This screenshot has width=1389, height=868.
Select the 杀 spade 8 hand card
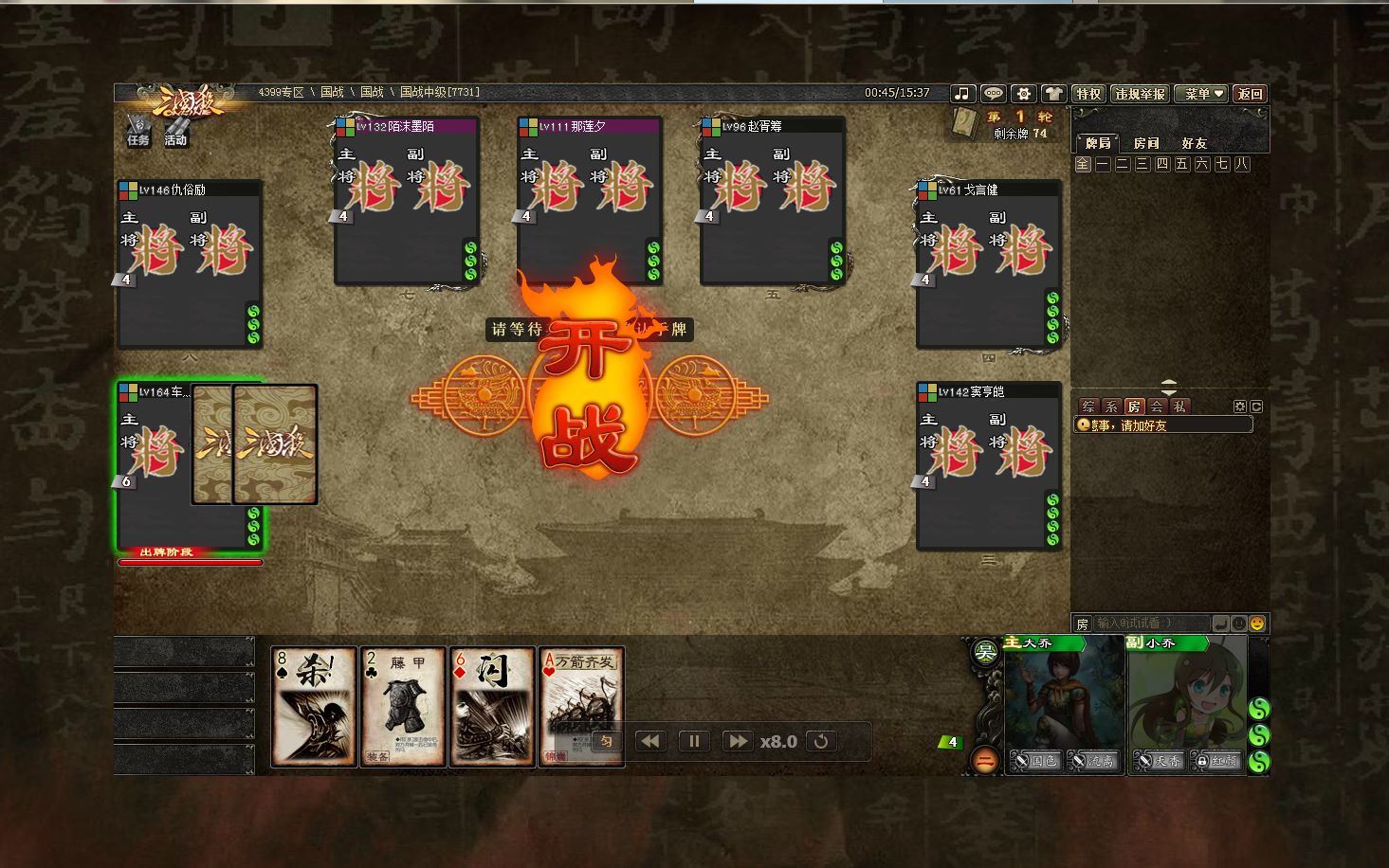[x=313, y=706]
